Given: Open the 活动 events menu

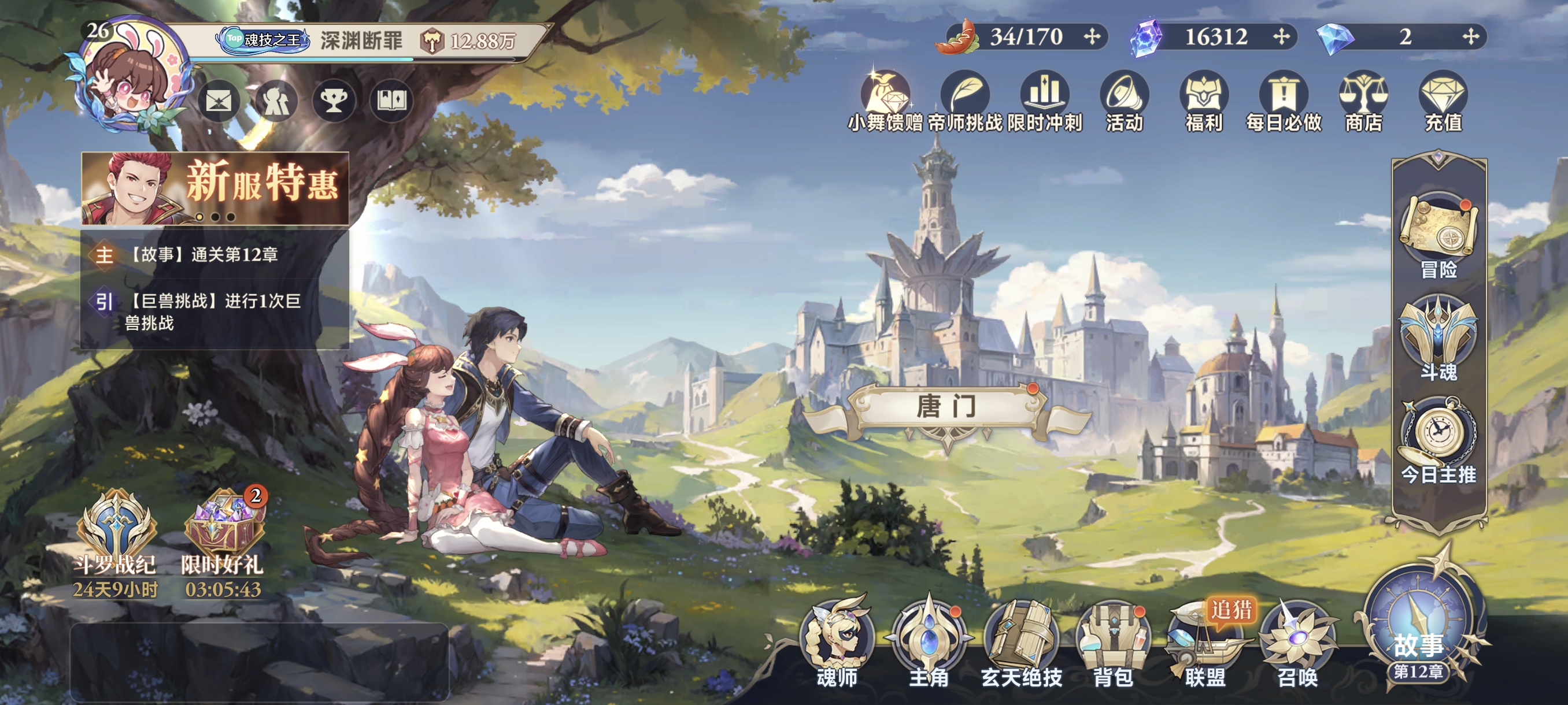Looking at the screenshot, I should coord(1125,101).
